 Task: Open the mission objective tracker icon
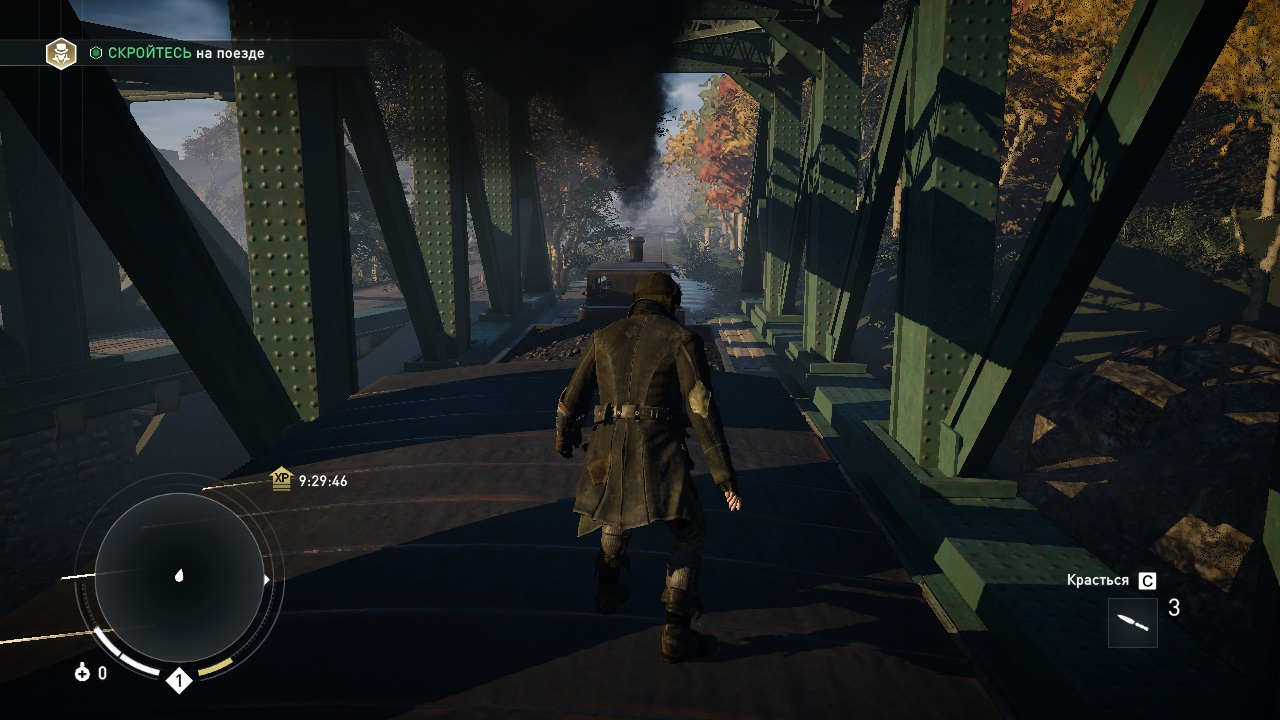62,53
